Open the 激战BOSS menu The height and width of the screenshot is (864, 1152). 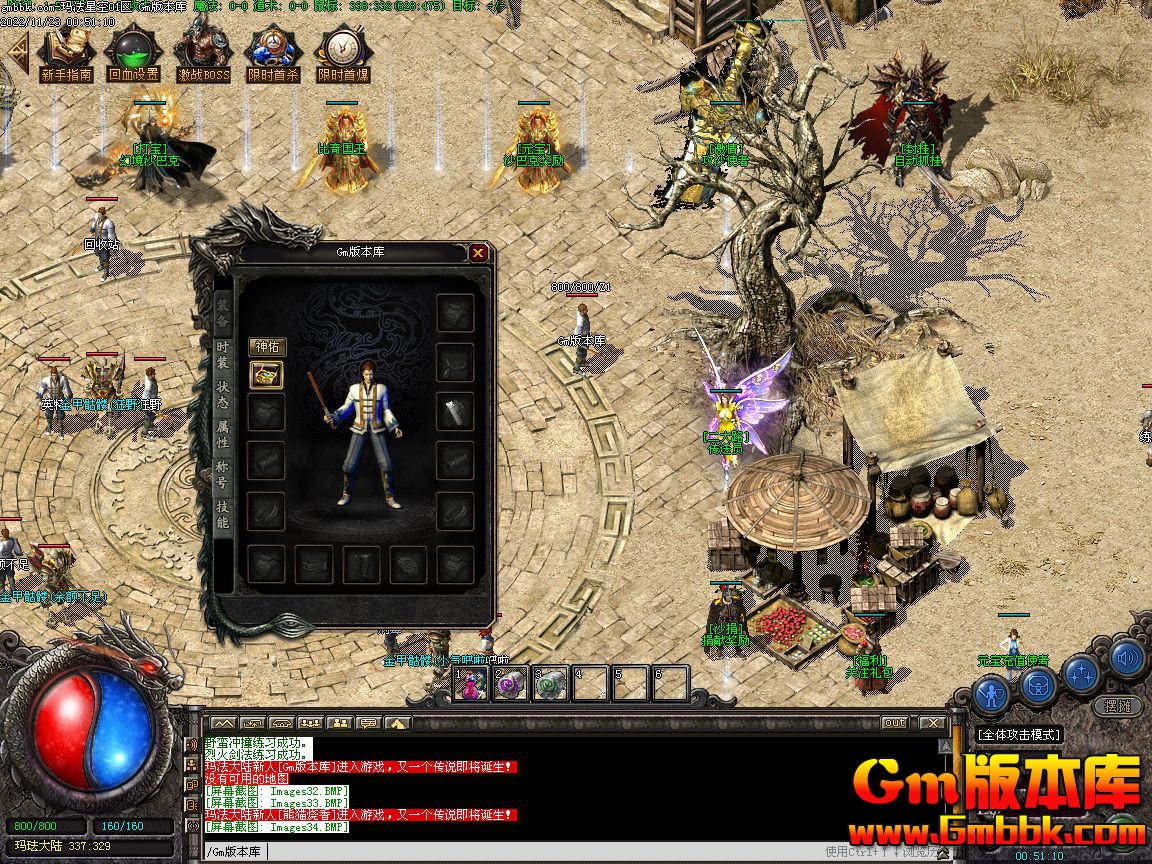[203, 54]
